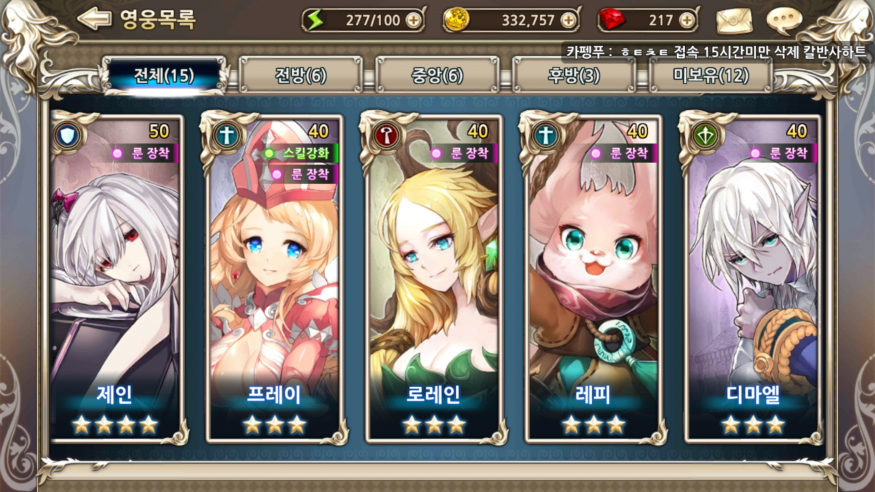Open the mail envelope icon

click(733, 20)
